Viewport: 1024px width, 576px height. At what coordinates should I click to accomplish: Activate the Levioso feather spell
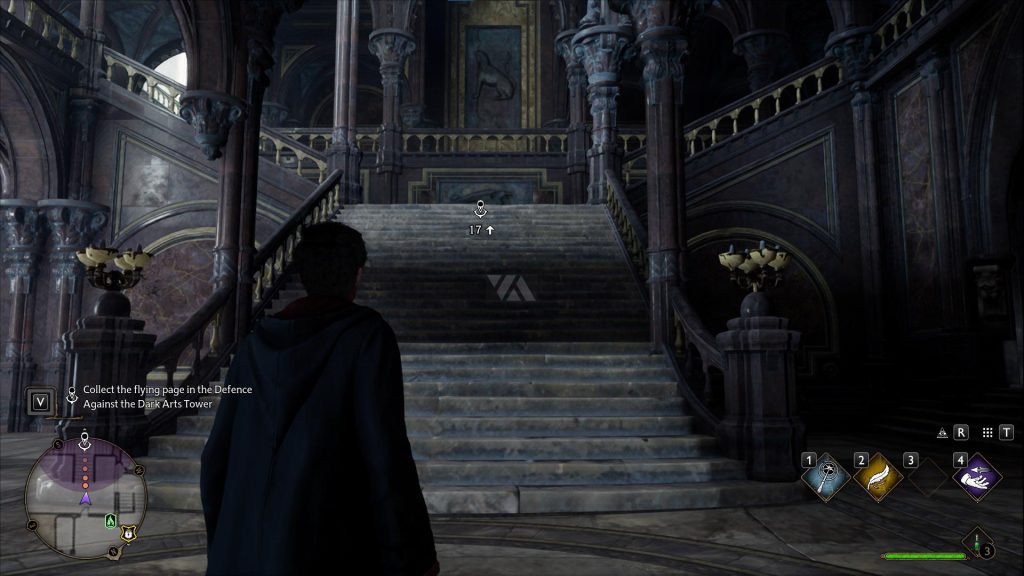click(x=878, y=477)
